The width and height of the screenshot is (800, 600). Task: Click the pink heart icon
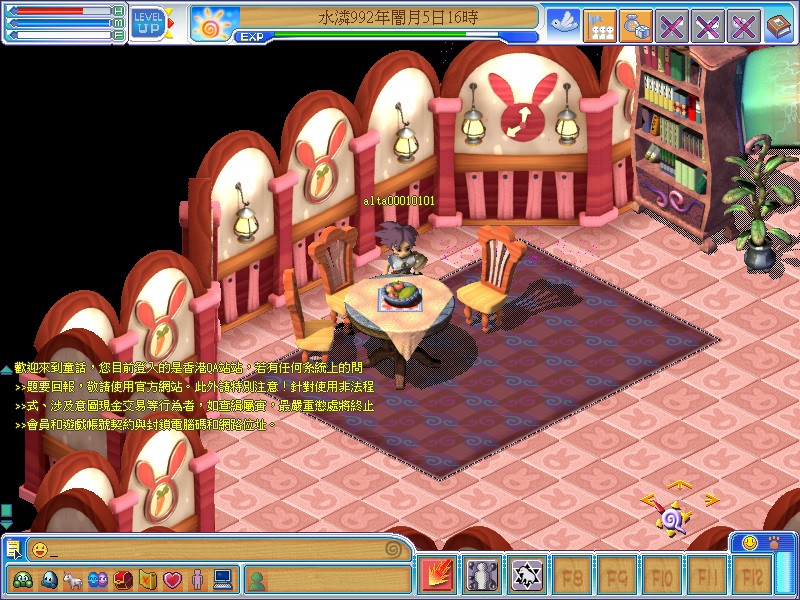pos(172,579)
